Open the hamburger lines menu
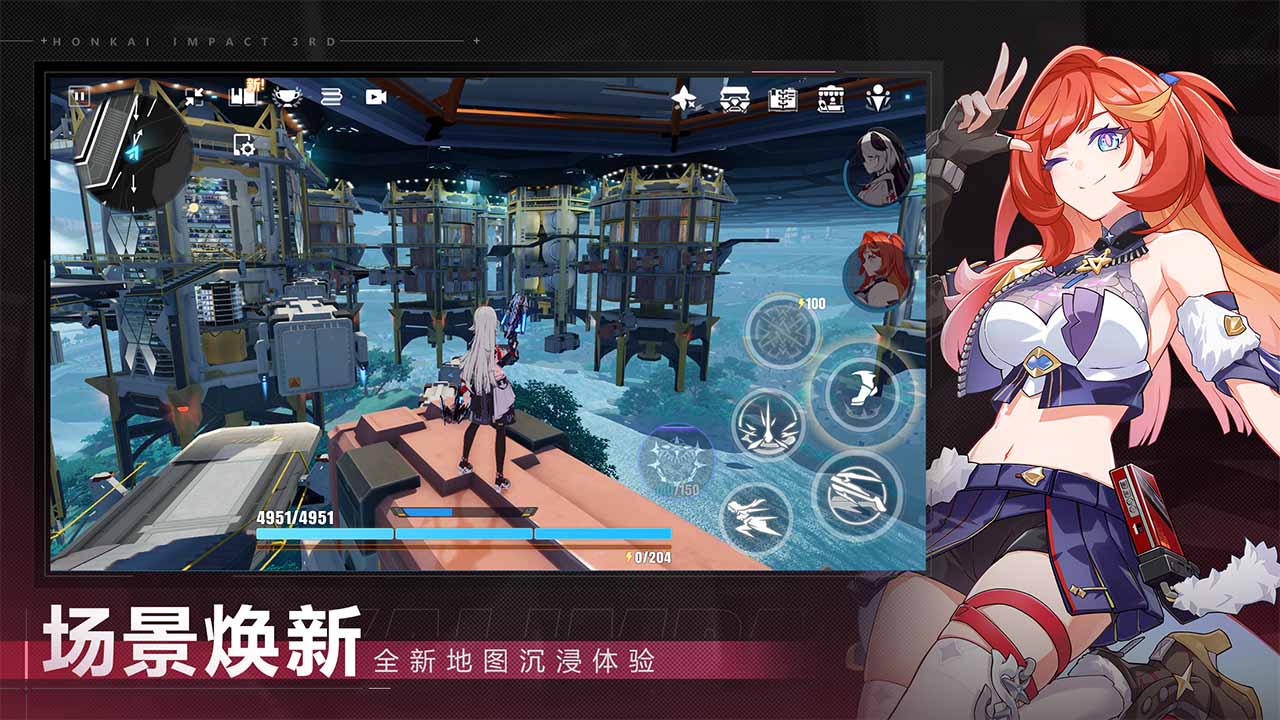 pyautogui.click(x=333, y=95)
